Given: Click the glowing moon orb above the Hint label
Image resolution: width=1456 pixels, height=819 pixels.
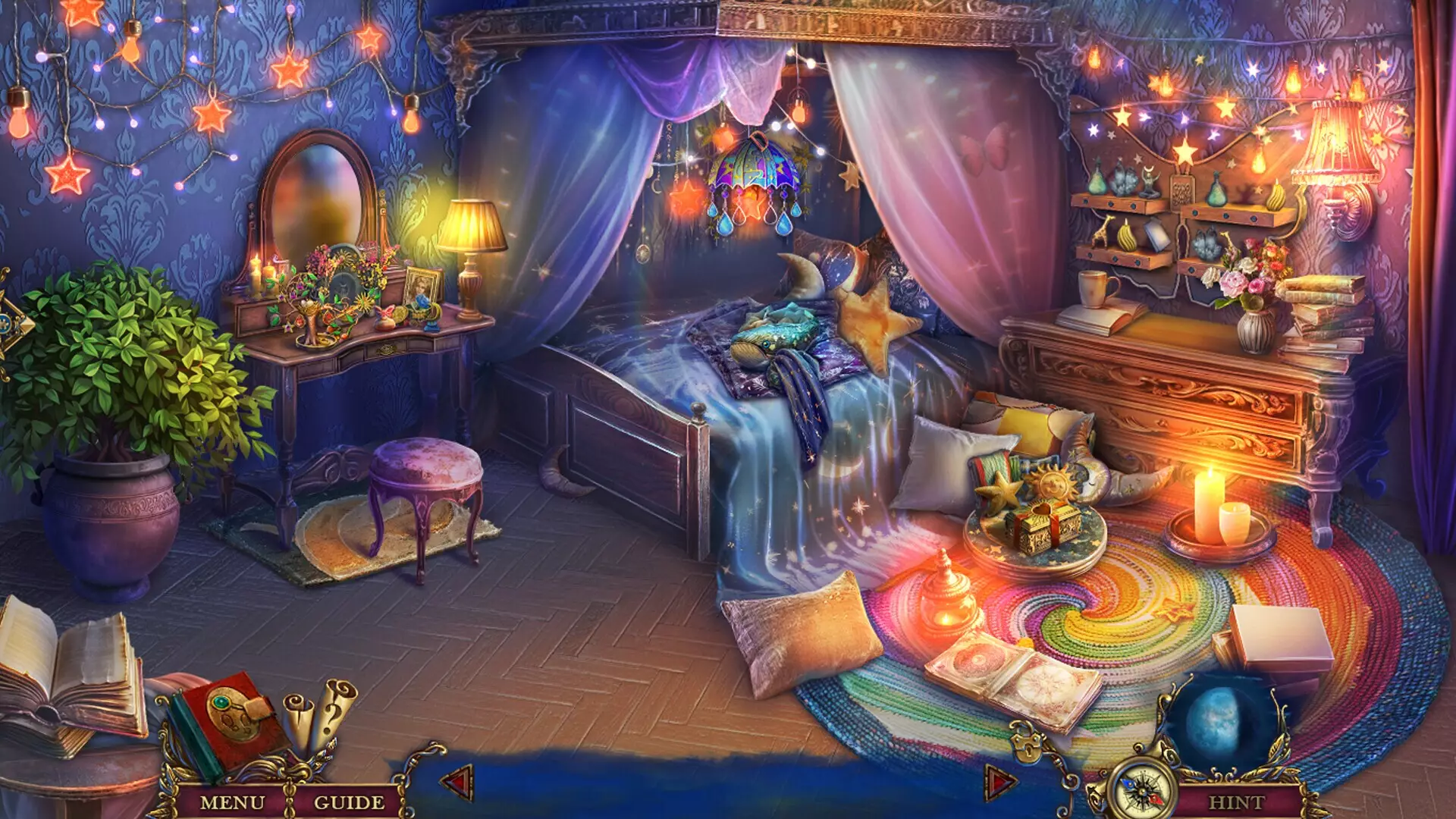Looking at the screenshot, I should pyautogui.click(x=1216, y=717).
